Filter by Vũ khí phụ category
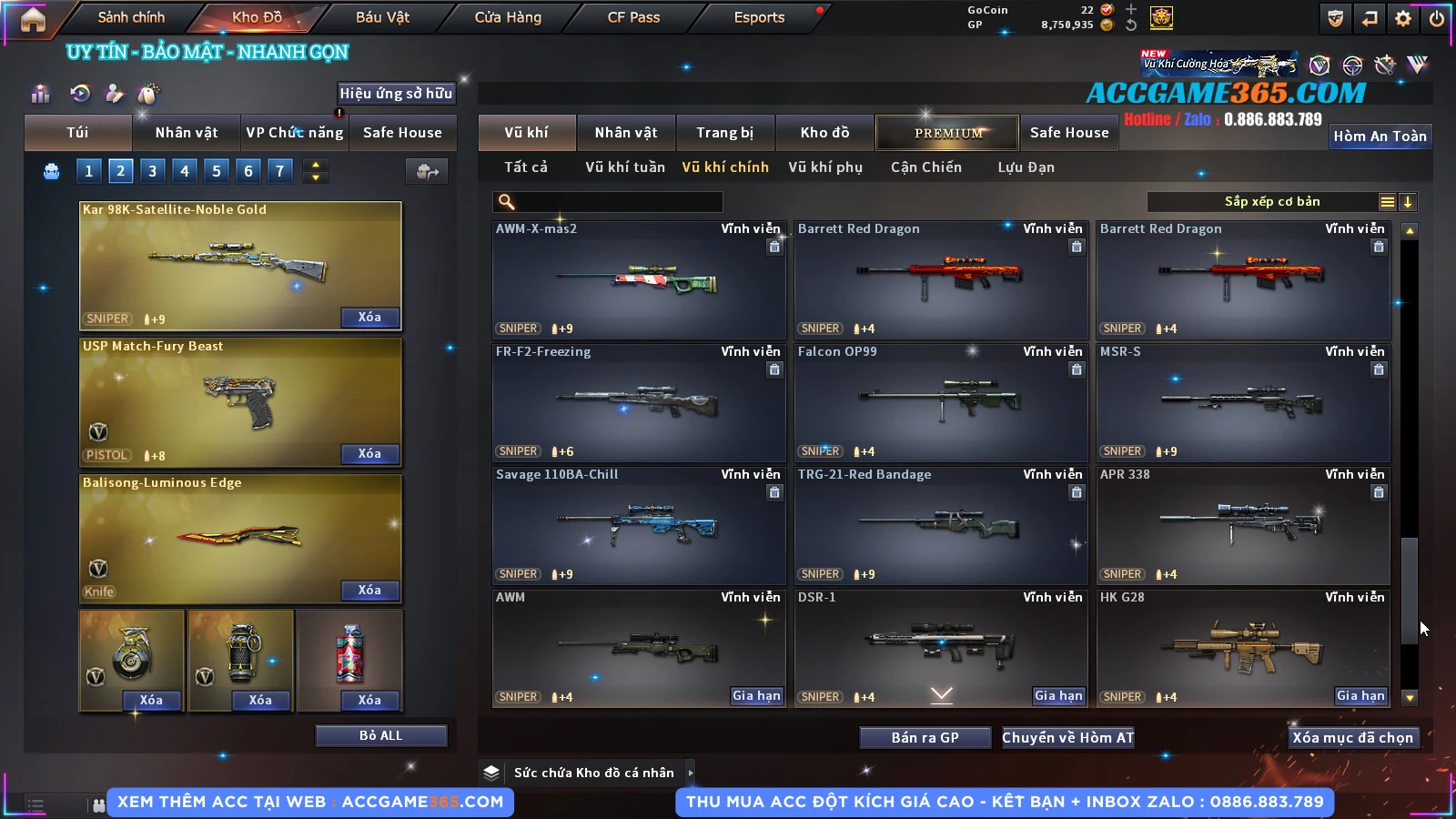 [824, 167]
